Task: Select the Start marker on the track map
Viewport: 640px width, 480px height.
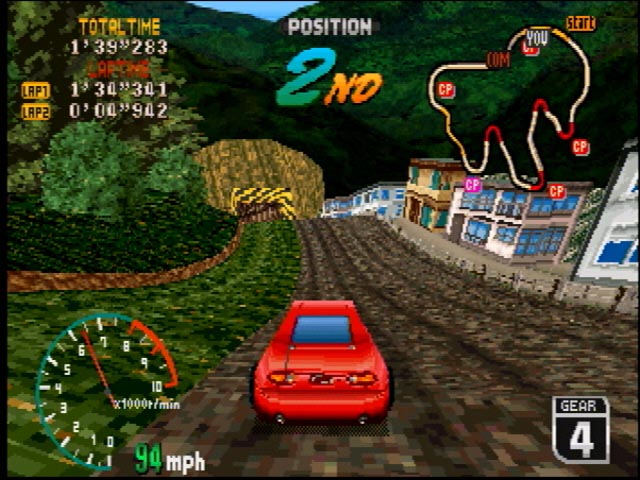Action: 580,22
